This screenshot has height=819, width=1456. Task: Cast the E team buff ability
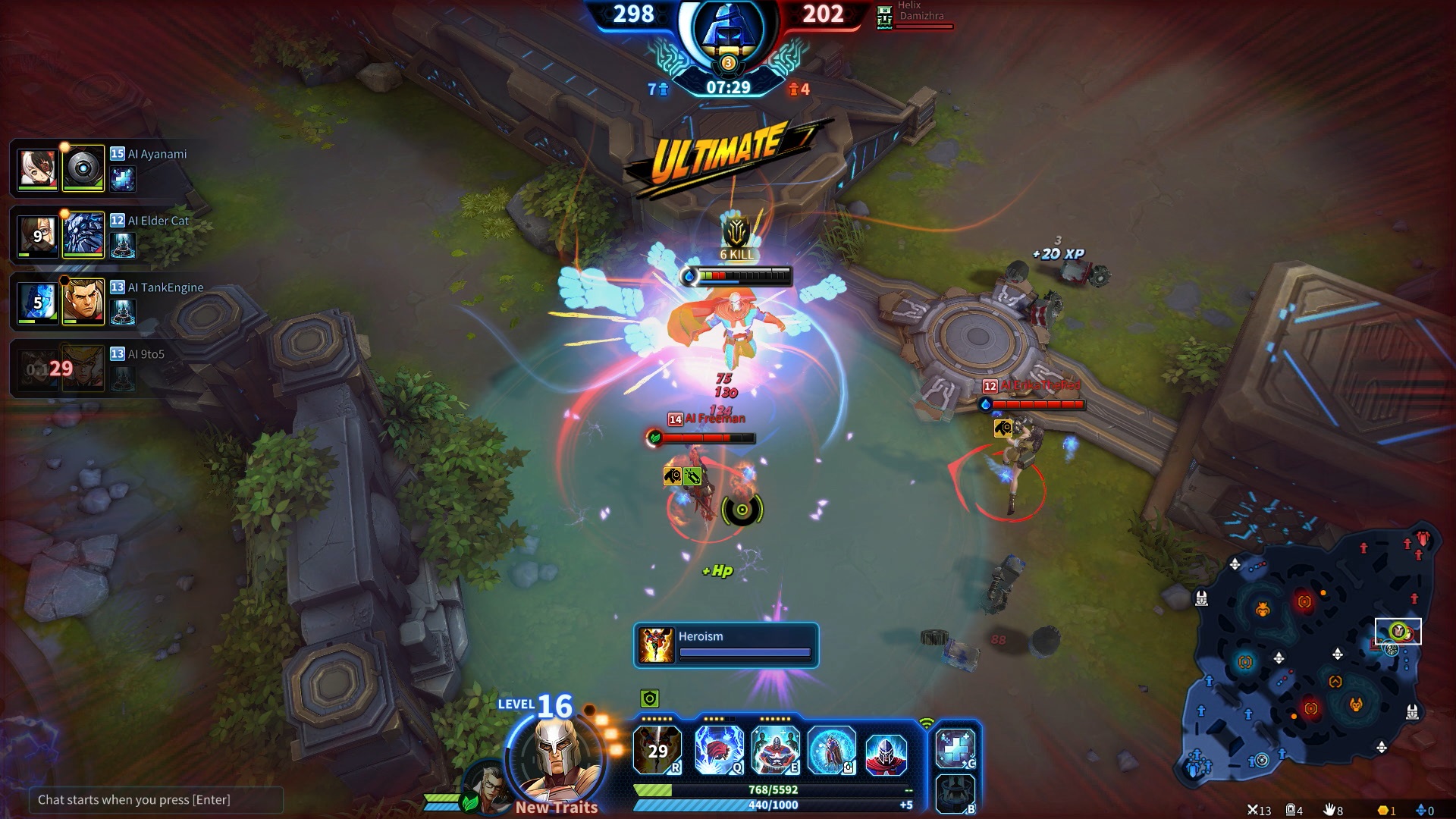[x=774, y=749]
